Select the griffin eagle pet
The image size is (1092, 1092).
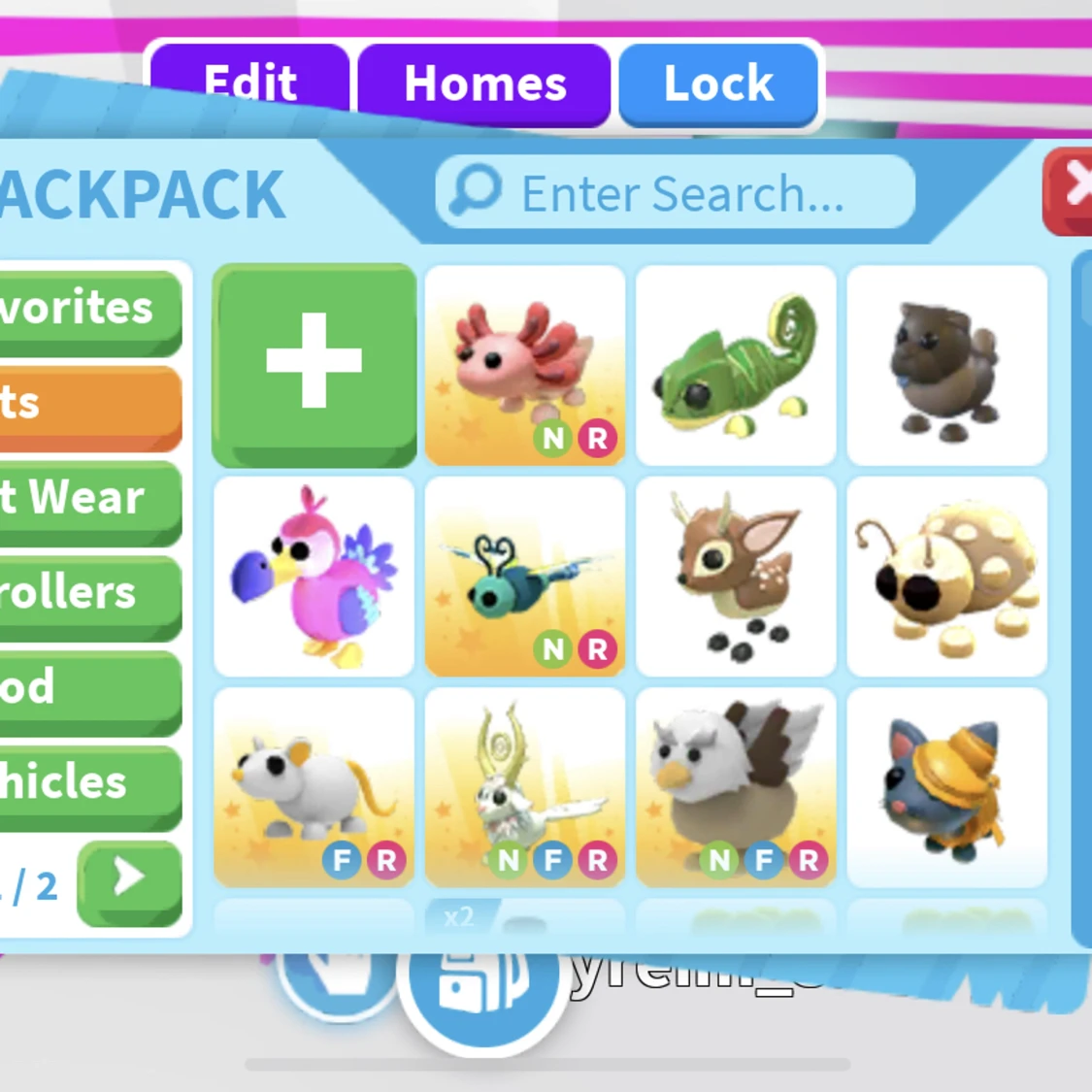[736, 787]
